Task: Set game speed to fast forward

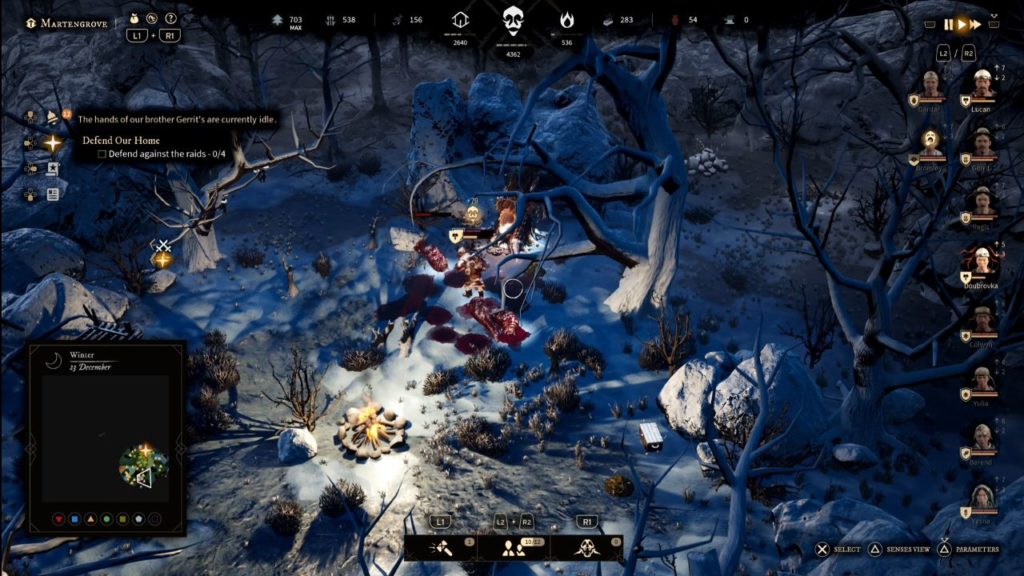Action: [976, 25]
